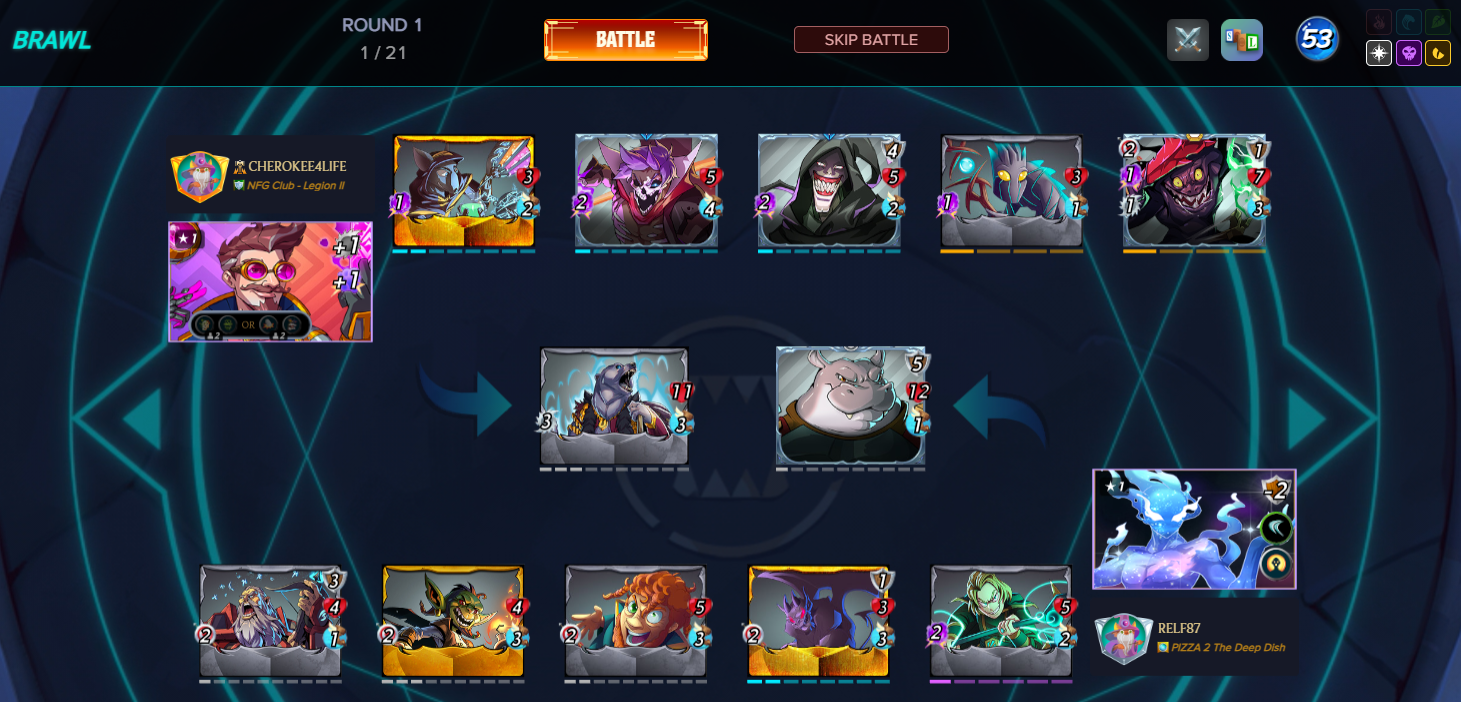The image size is (1461, 702).
Task: Select the orange-haired grinning character card
Action: pyautogui.click(x=636, y=621)
